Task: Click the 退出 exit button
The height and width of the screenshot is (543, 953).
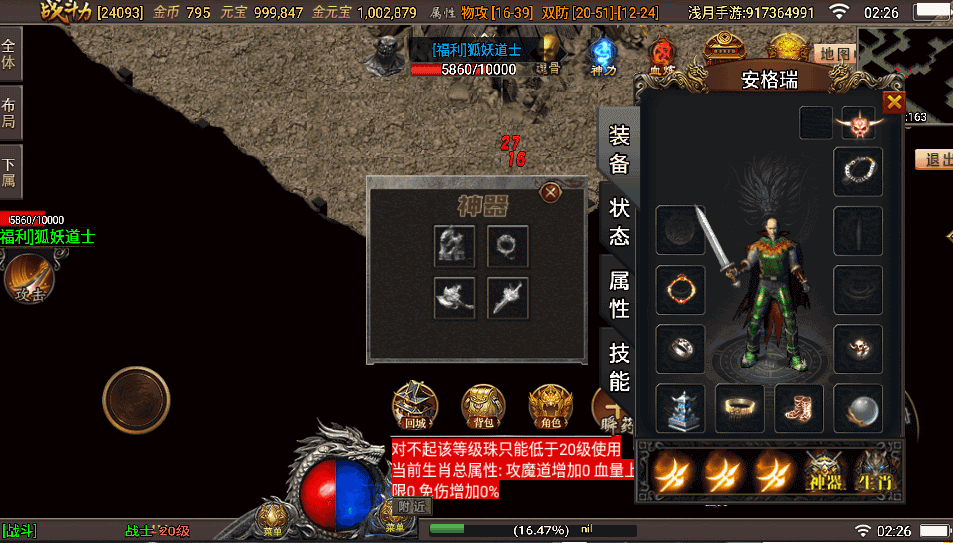Action: 937,160
